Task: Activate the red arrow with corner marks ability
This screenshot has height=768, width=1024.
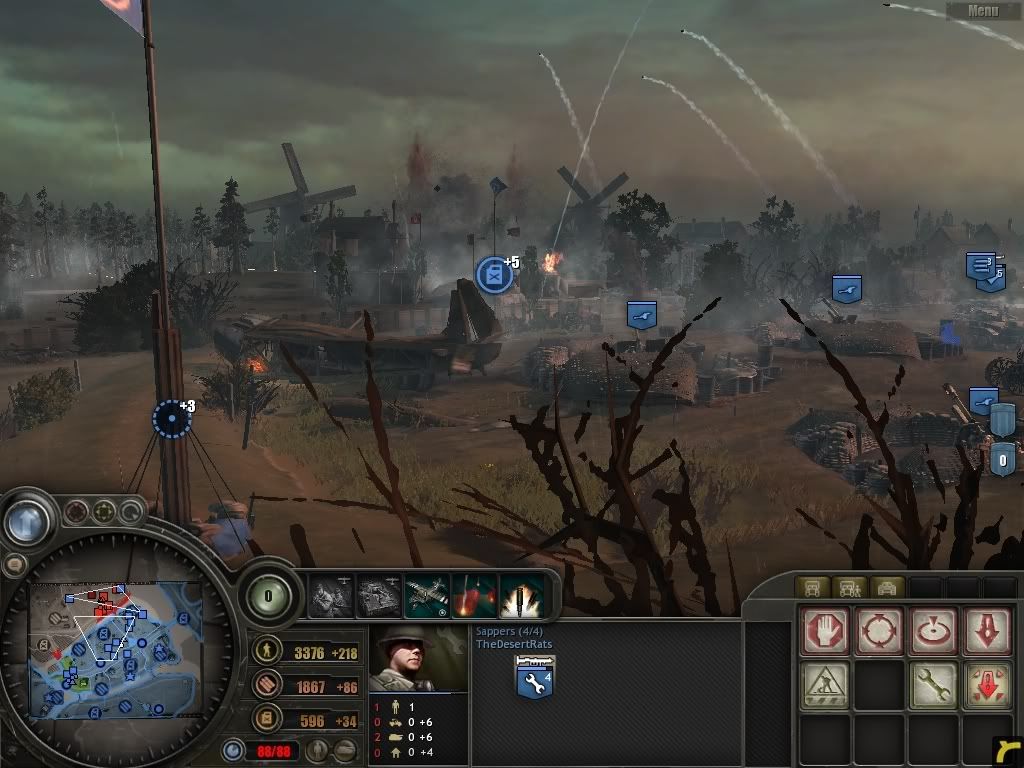Action: tap(987, 686)
